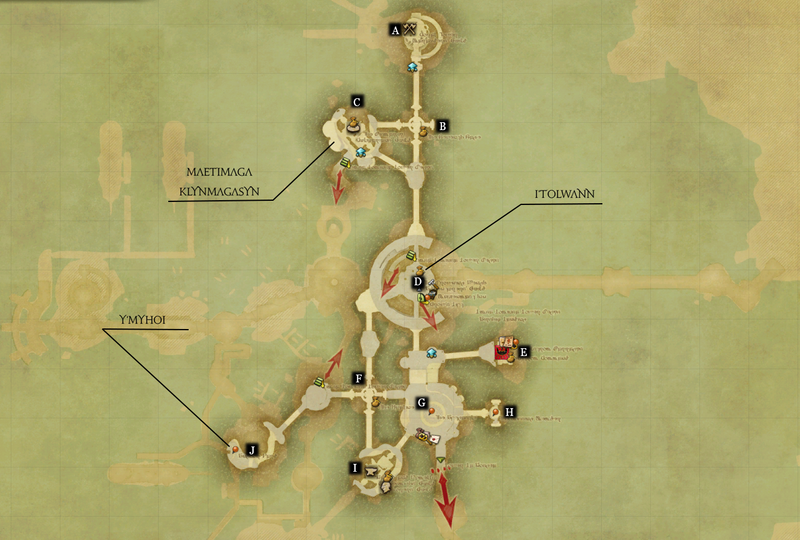800x540 pixels.
Task: Select the hammer icon next to marker D
Action: click(x=432, y=284)
